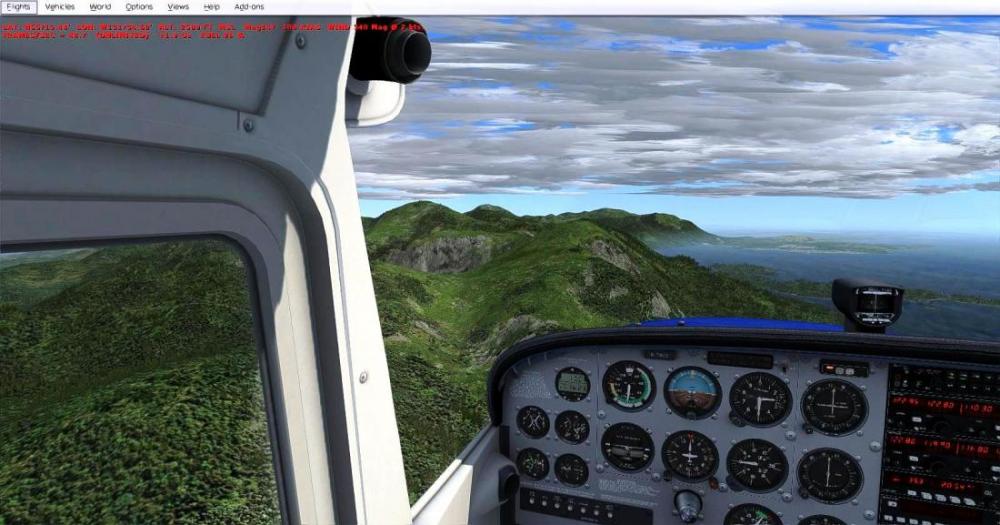
Task: Open the Vehicles menu
Action: (60, 7)
